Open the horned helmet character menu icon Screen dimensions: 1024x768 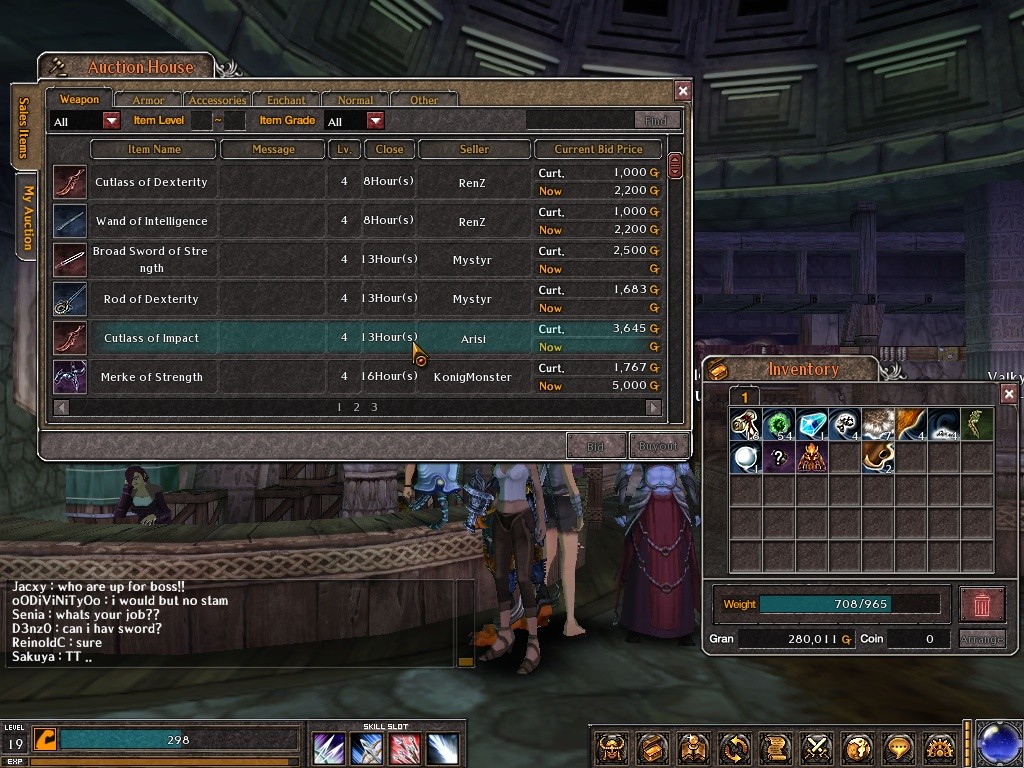coord(612,747)
